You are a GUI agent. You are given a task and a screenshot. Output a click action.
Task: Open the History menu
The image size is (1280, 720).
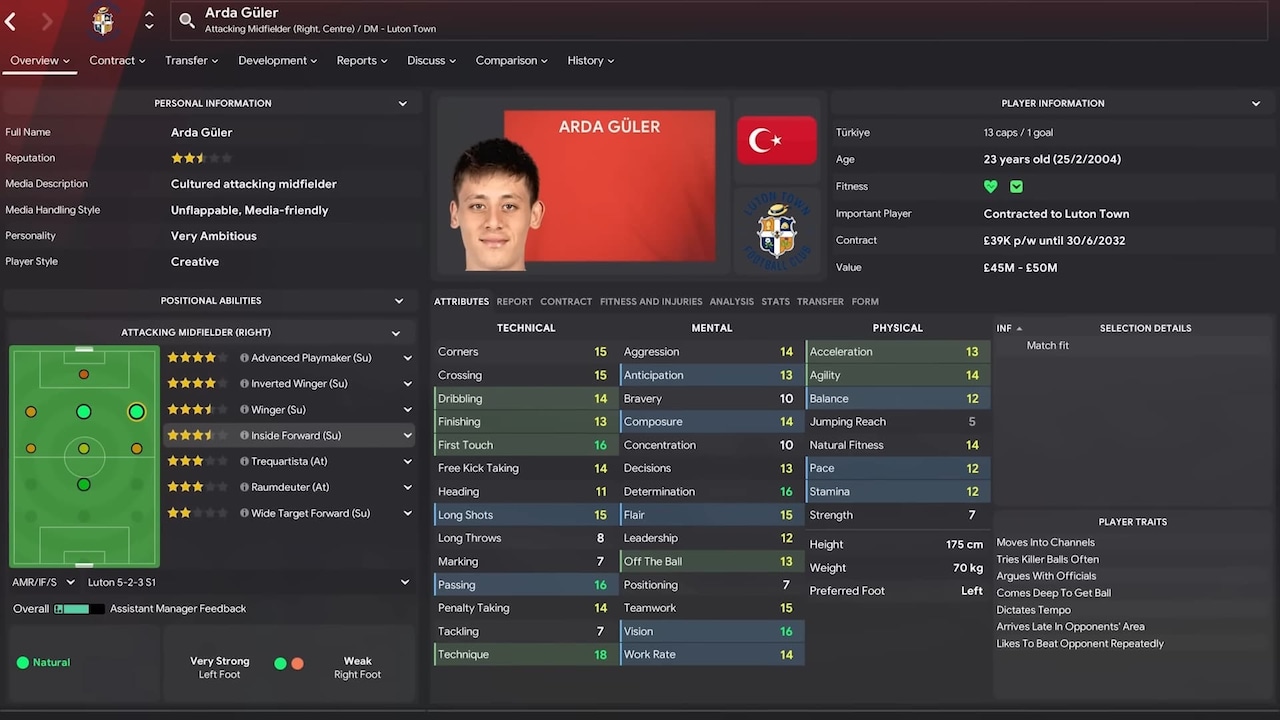590,61
